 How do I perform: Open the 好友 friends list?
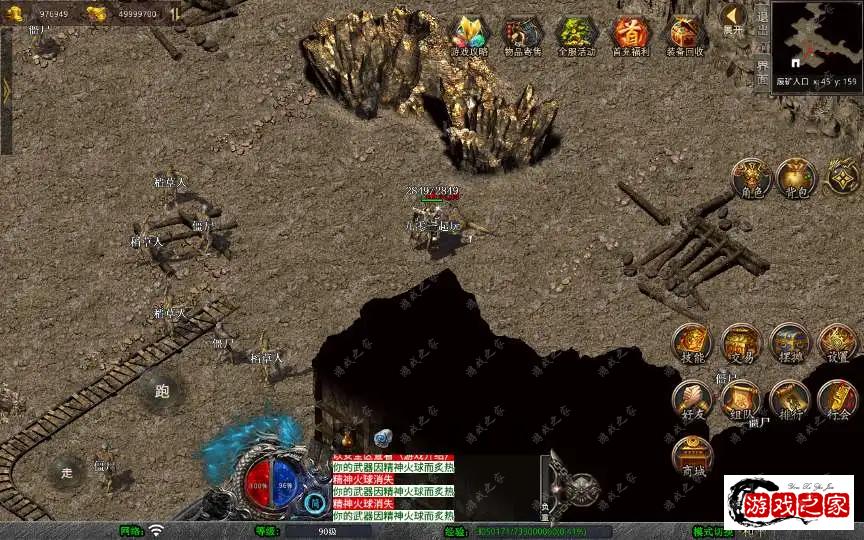(692, 400)
